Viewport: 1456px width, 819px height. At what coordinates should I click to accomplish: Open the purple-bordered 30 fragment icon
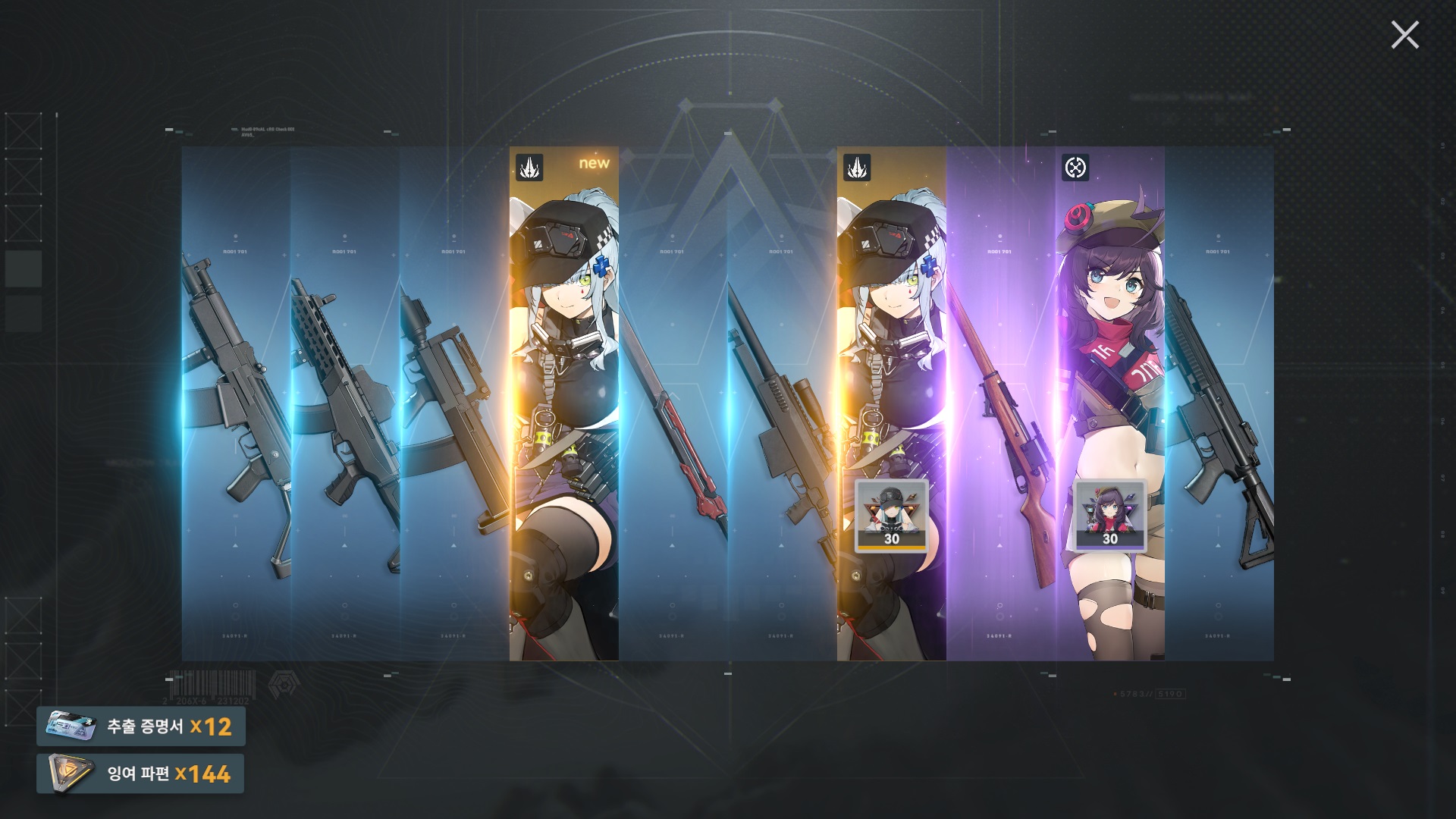coord(1110,516)
